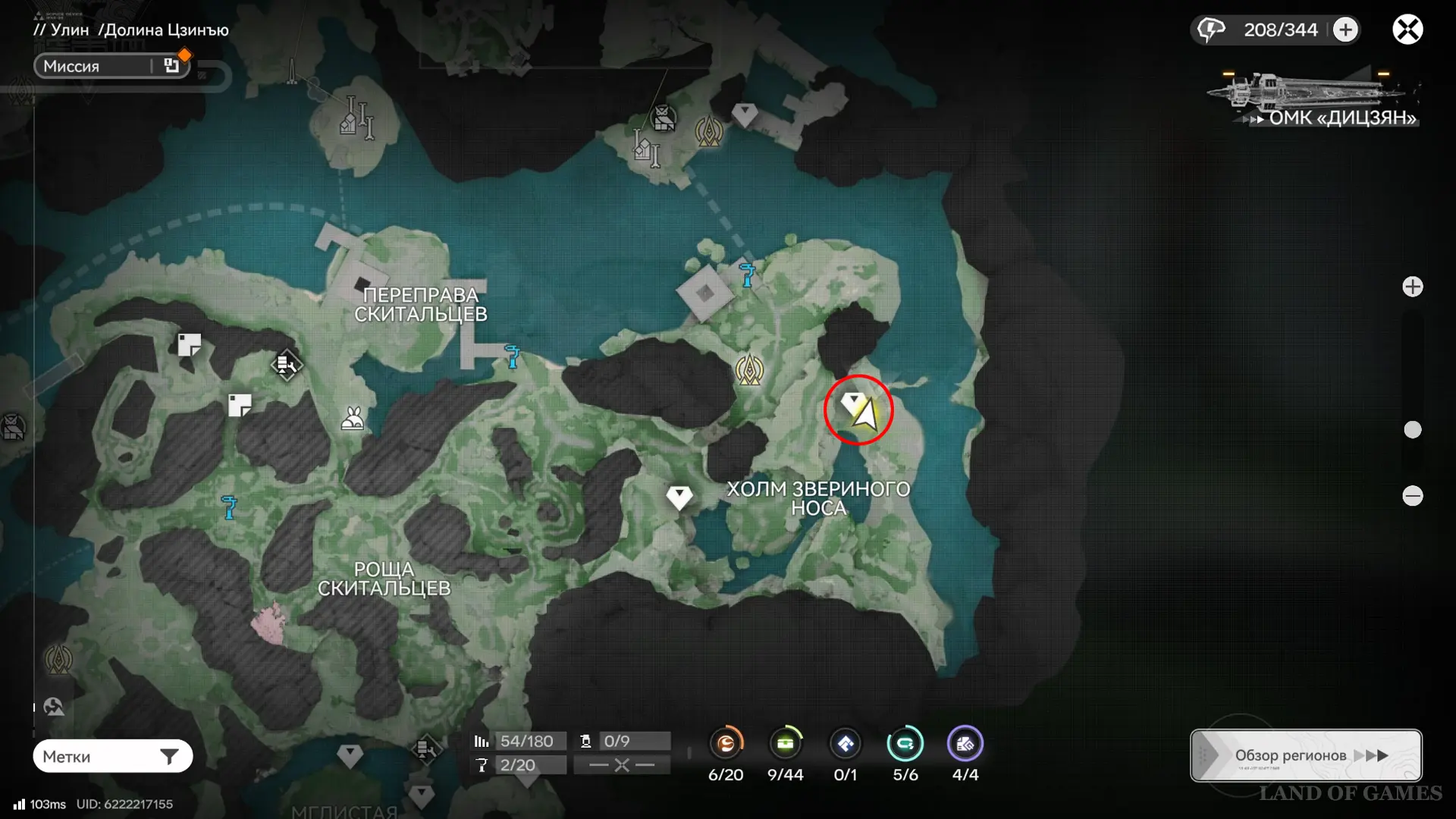
Task: Close the map screen
Action: click(x=1407, y=30)
